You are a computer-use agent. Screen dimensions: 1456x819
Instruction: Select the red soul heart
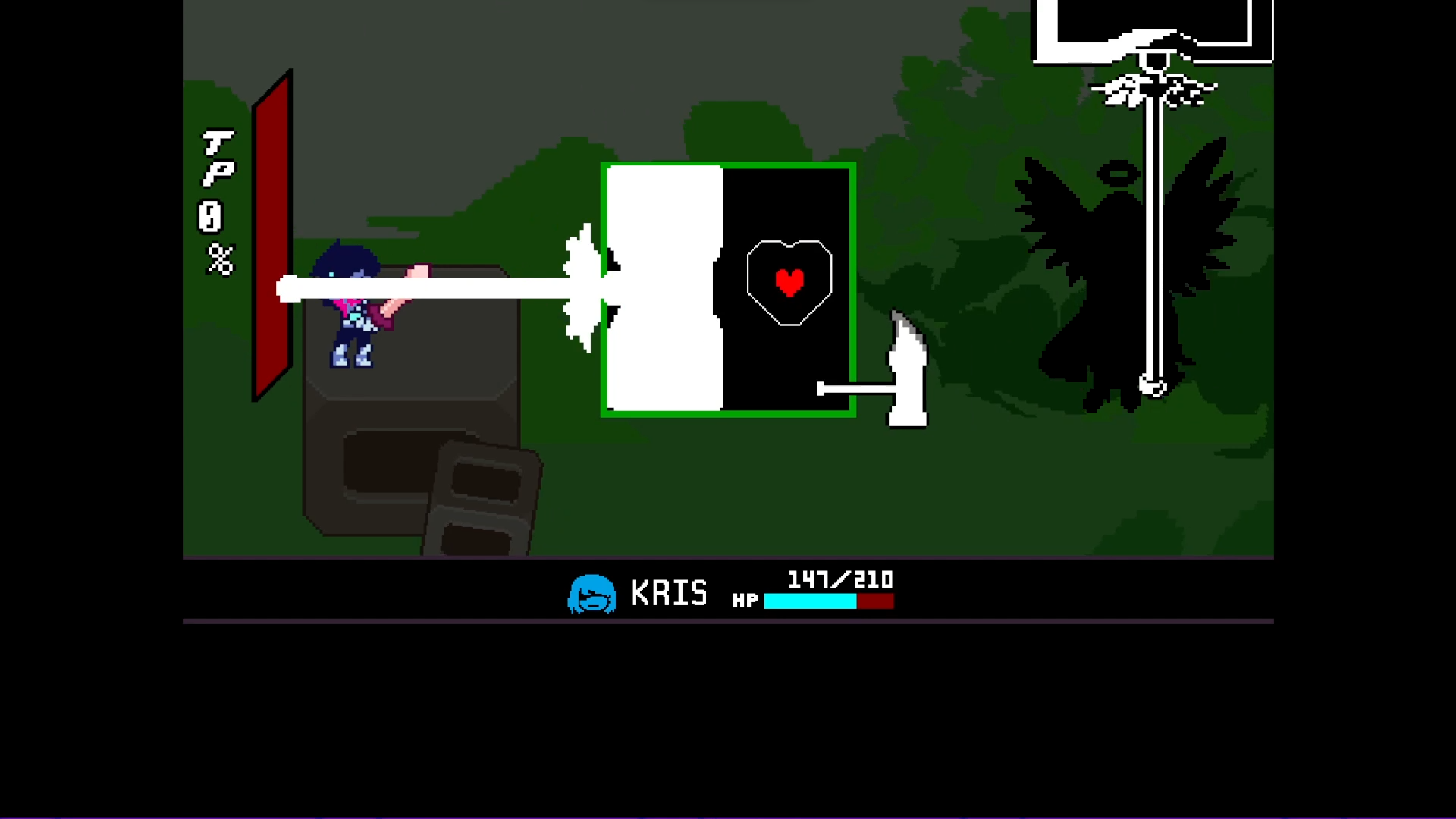pos(790,281)
